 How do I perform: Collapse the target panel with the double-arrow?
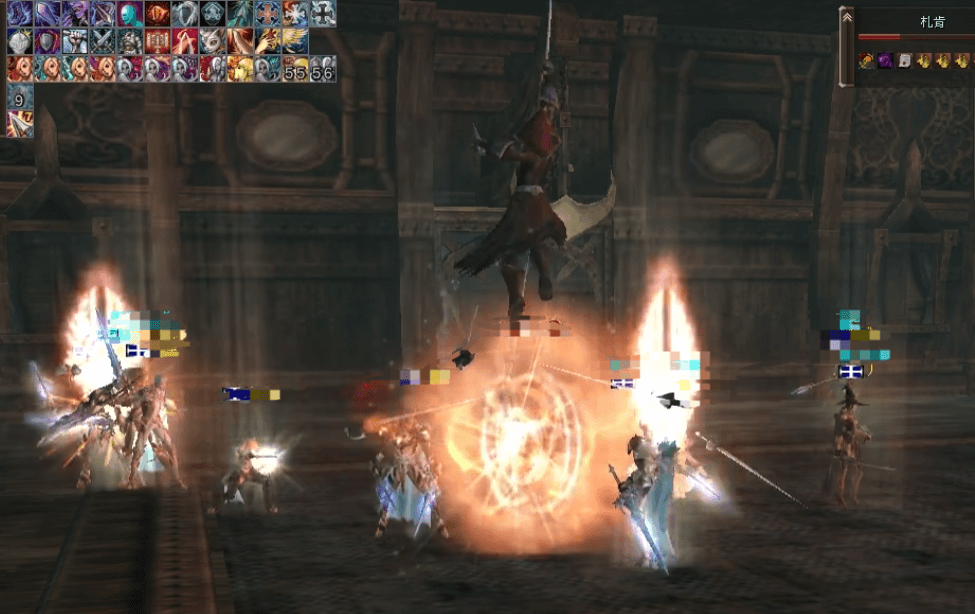[847, 17]
